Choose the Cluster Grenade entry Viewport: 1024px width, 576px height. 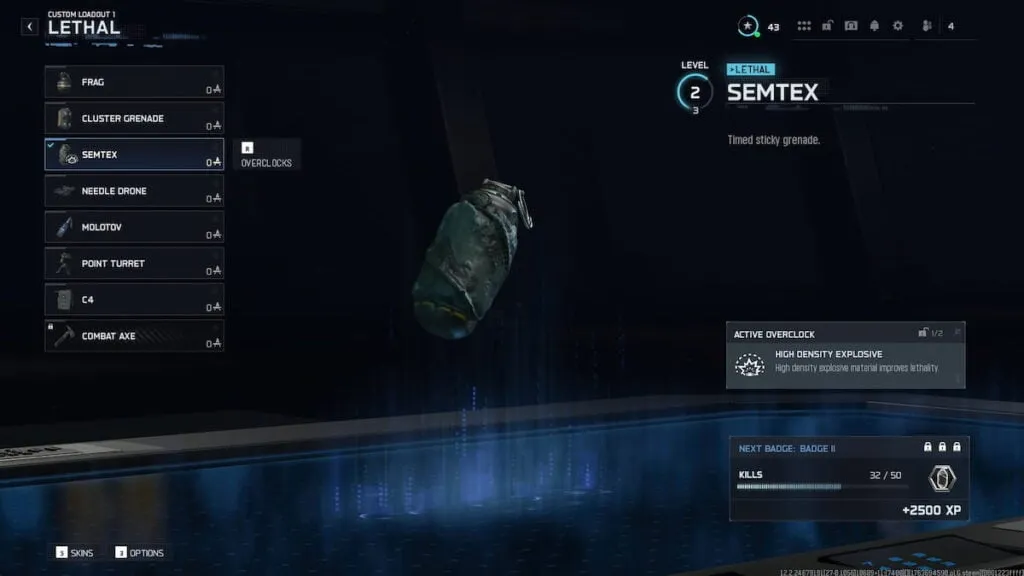pyautogui.click(x=134, y=118)
